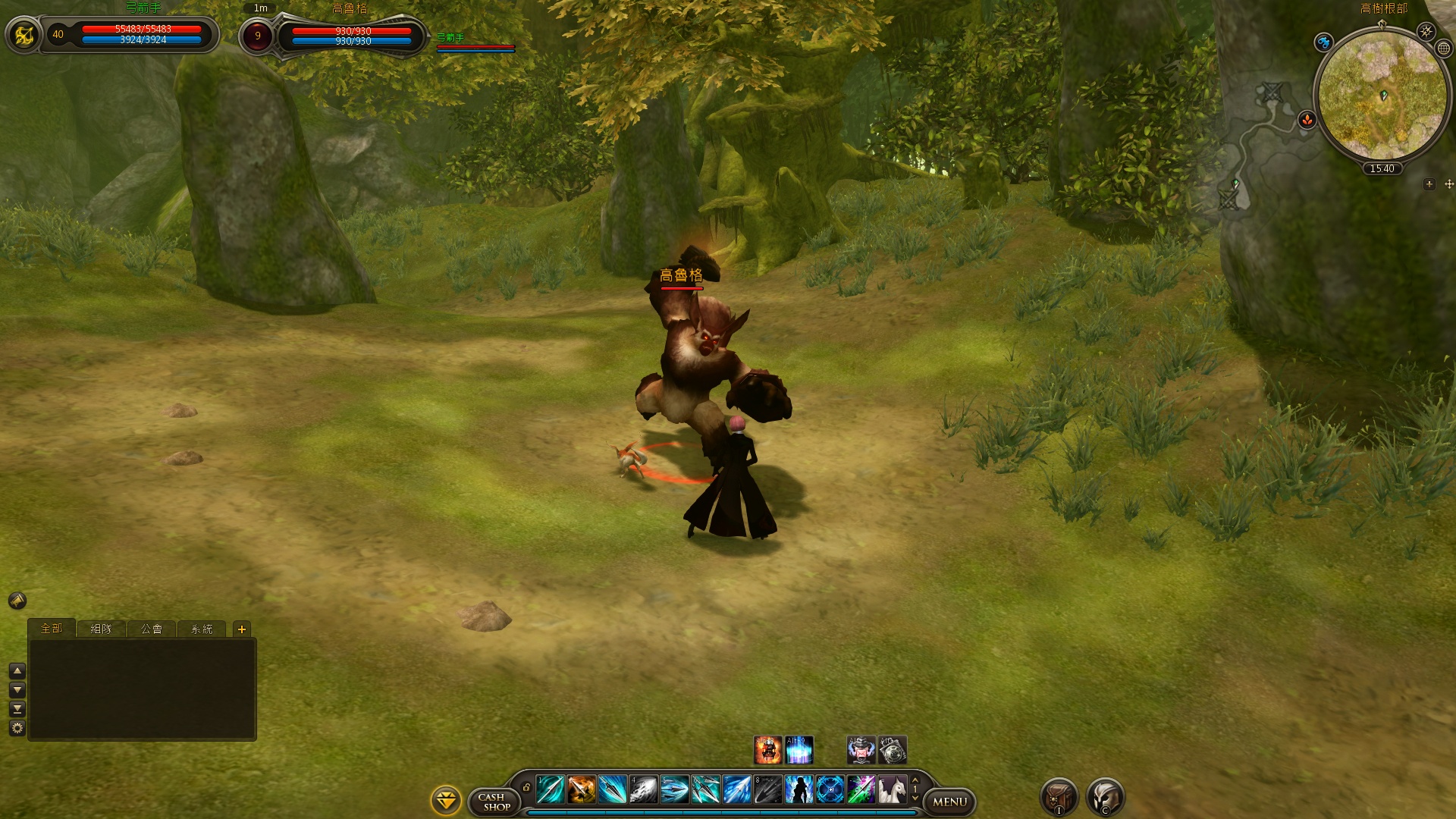Switch to the 系統 system chat tab
This screenshot has width=1456, height=819.
(202, 629)
